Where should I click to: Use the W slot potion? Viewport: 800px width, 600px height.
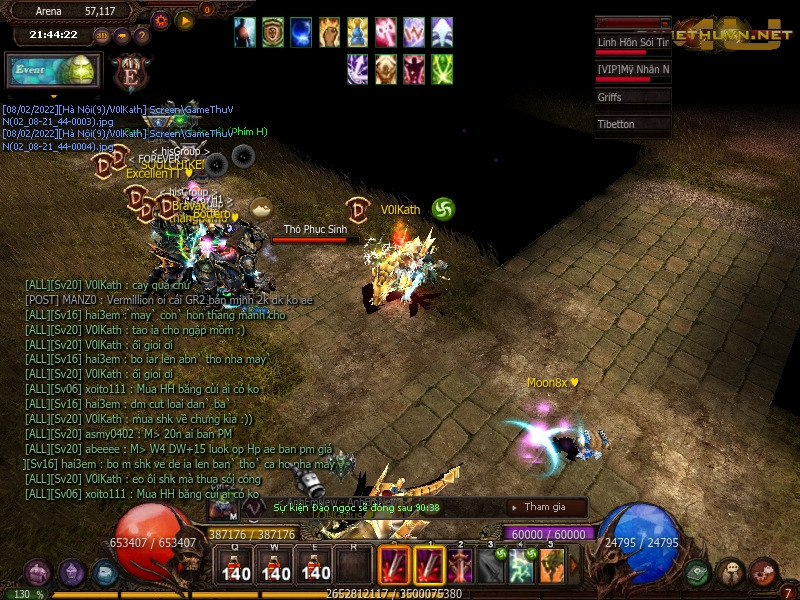(276, 566)
